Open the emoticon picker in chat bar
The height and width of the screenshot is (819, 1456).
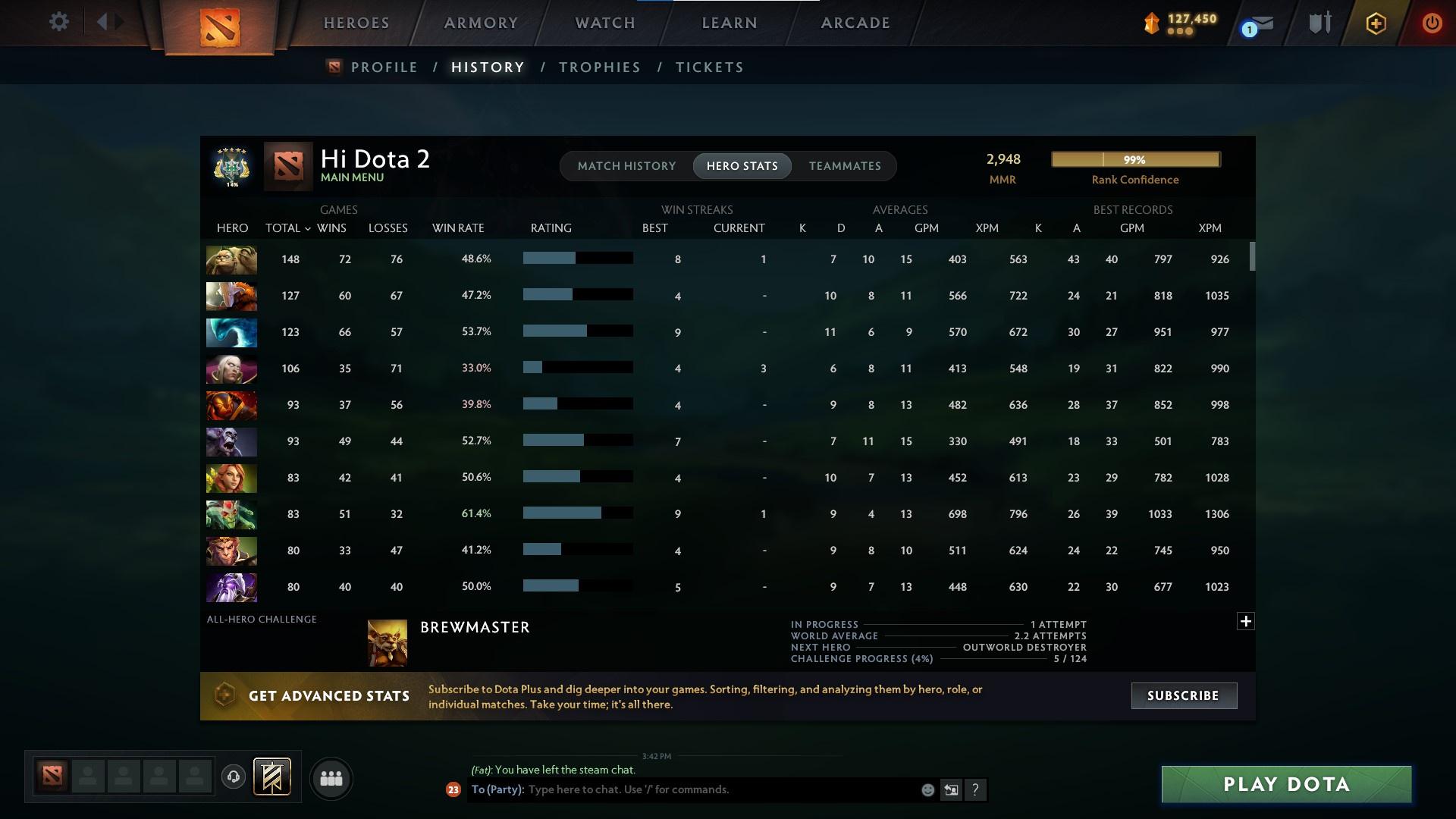[x=927, y=789]
